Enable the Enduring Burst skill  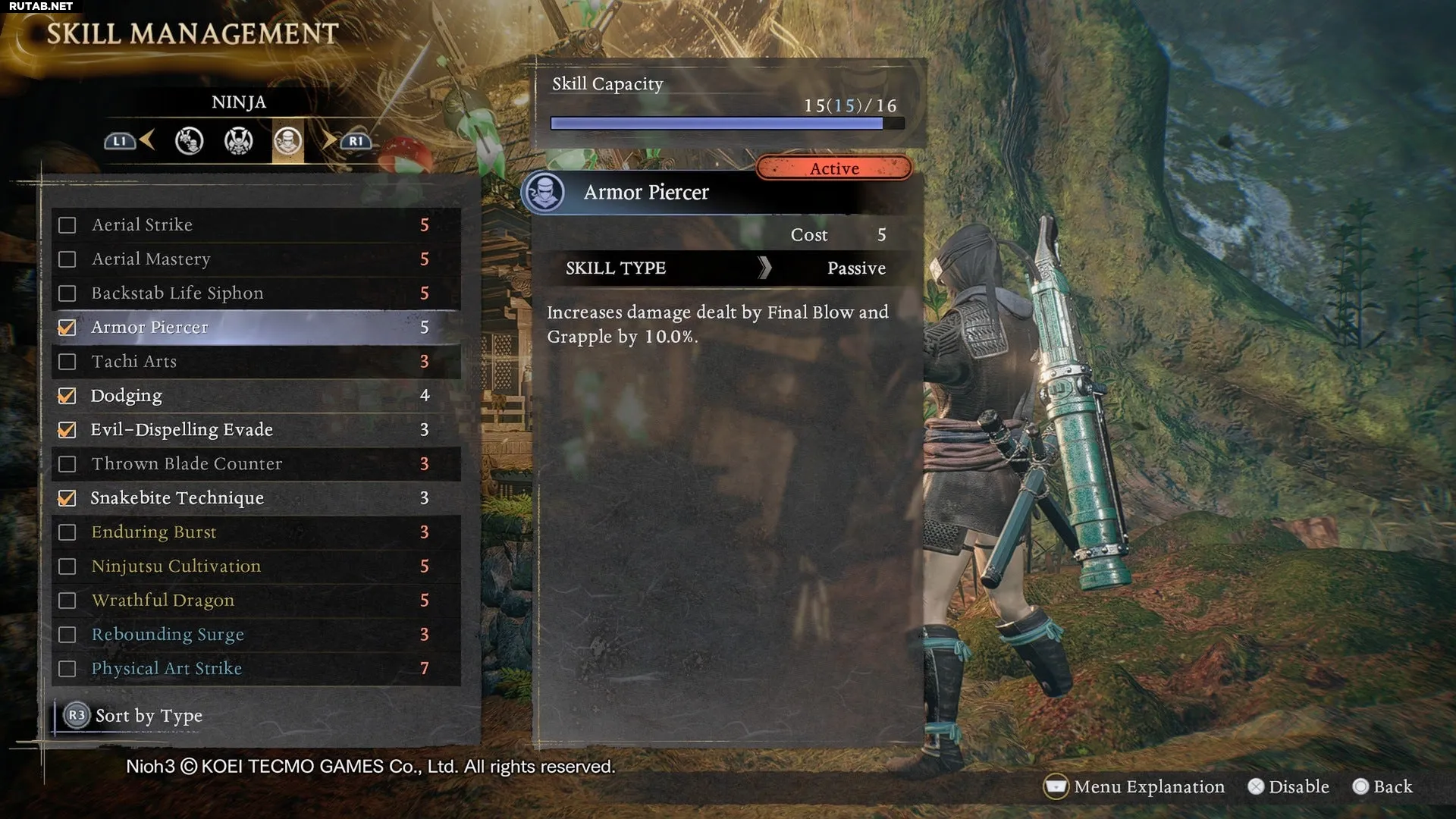(67, 532)
